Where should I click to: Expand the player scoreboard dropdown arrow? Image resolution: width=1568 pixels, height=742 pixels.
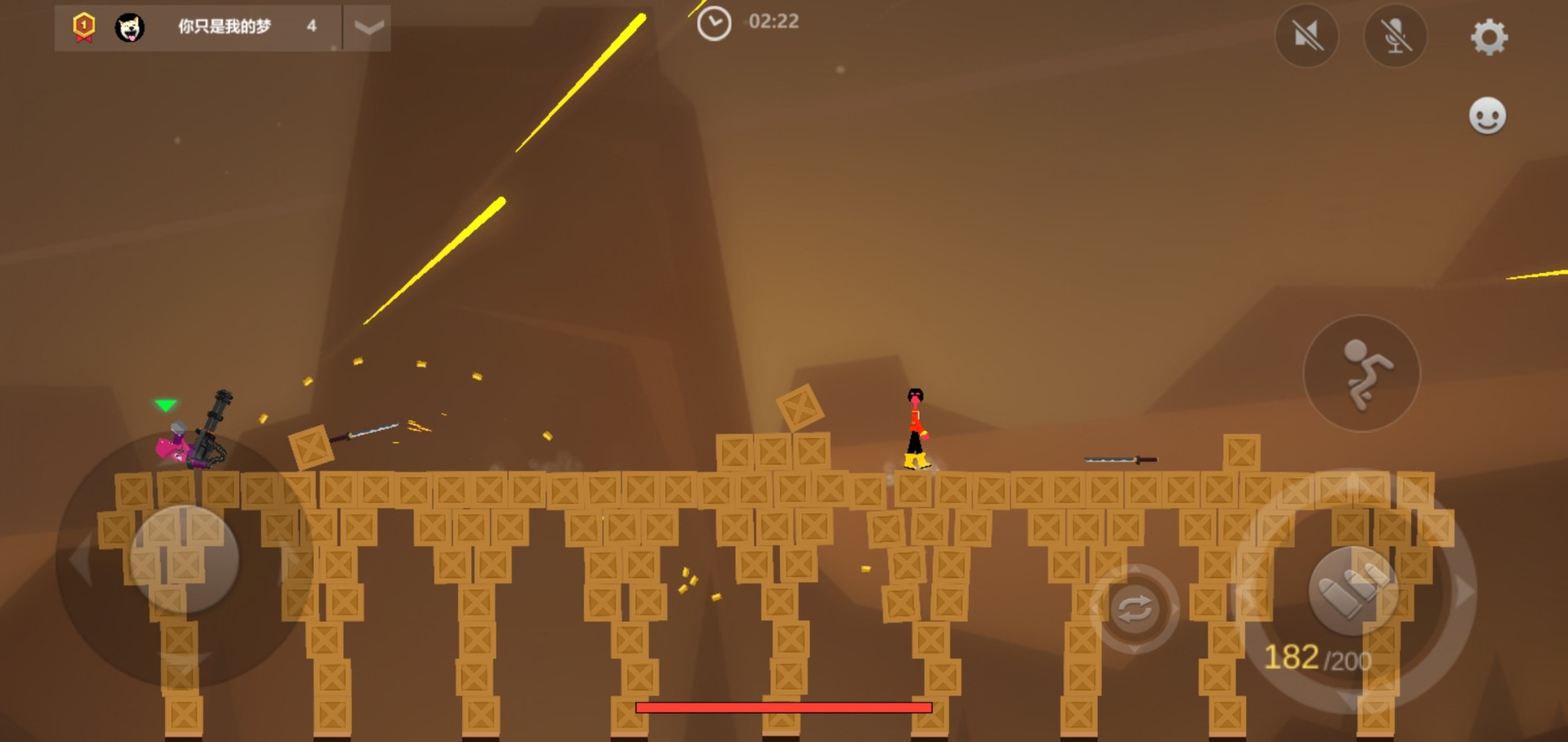coord(368,28)
